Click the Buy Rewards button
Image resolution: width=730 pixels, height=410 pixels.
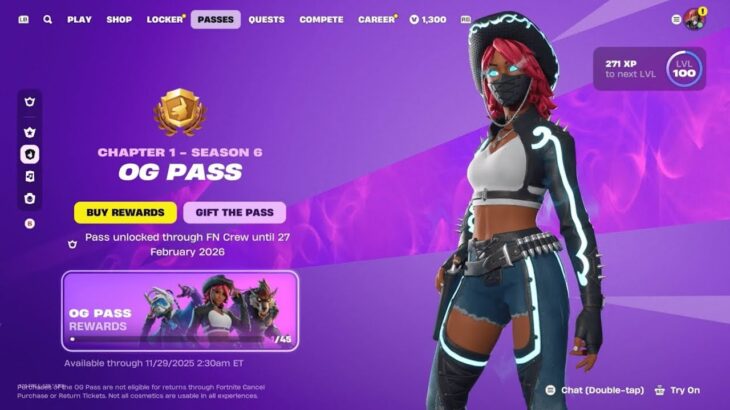click(125, 212)
